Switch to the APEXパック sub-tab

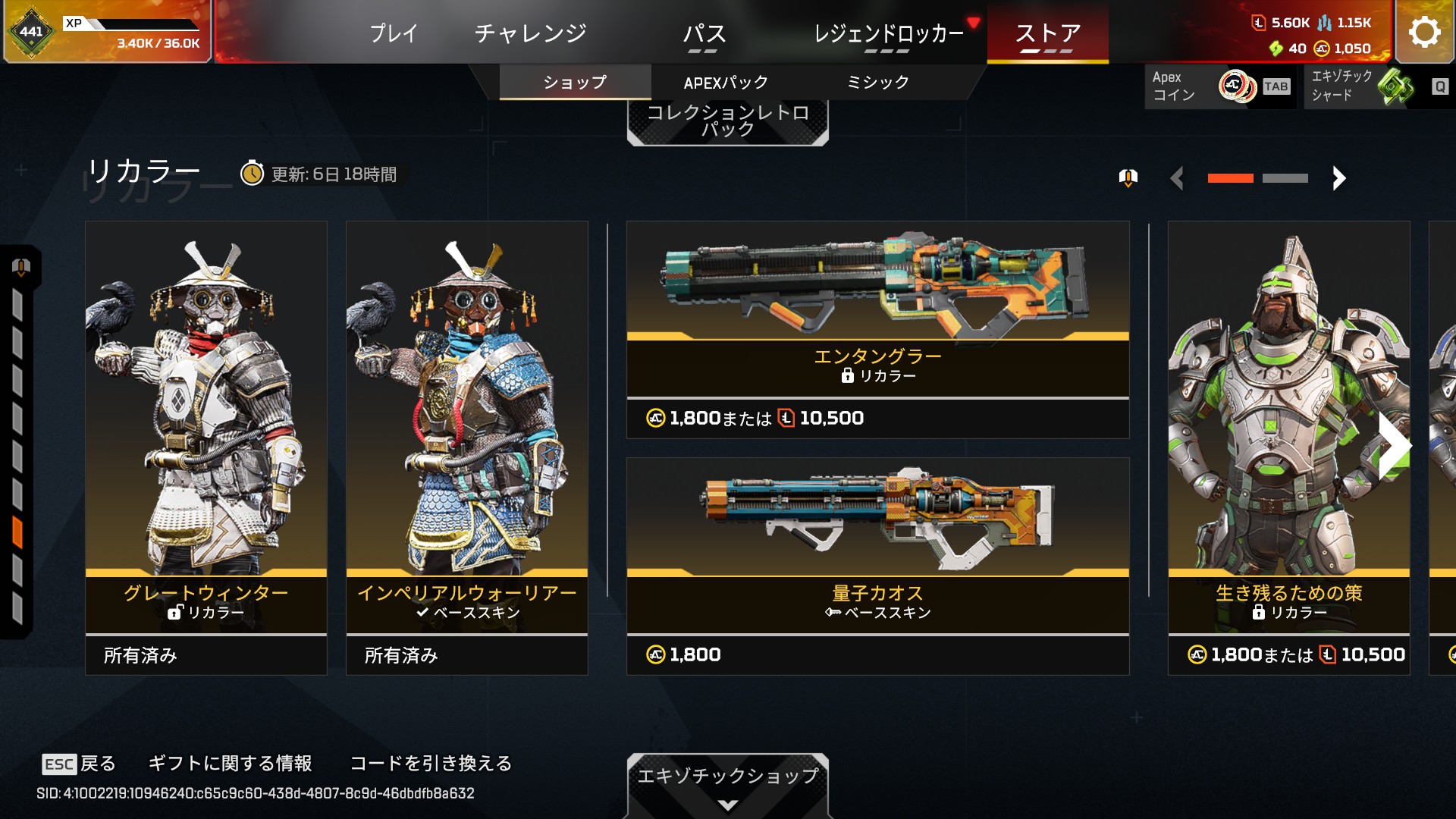tap(726, 83)
